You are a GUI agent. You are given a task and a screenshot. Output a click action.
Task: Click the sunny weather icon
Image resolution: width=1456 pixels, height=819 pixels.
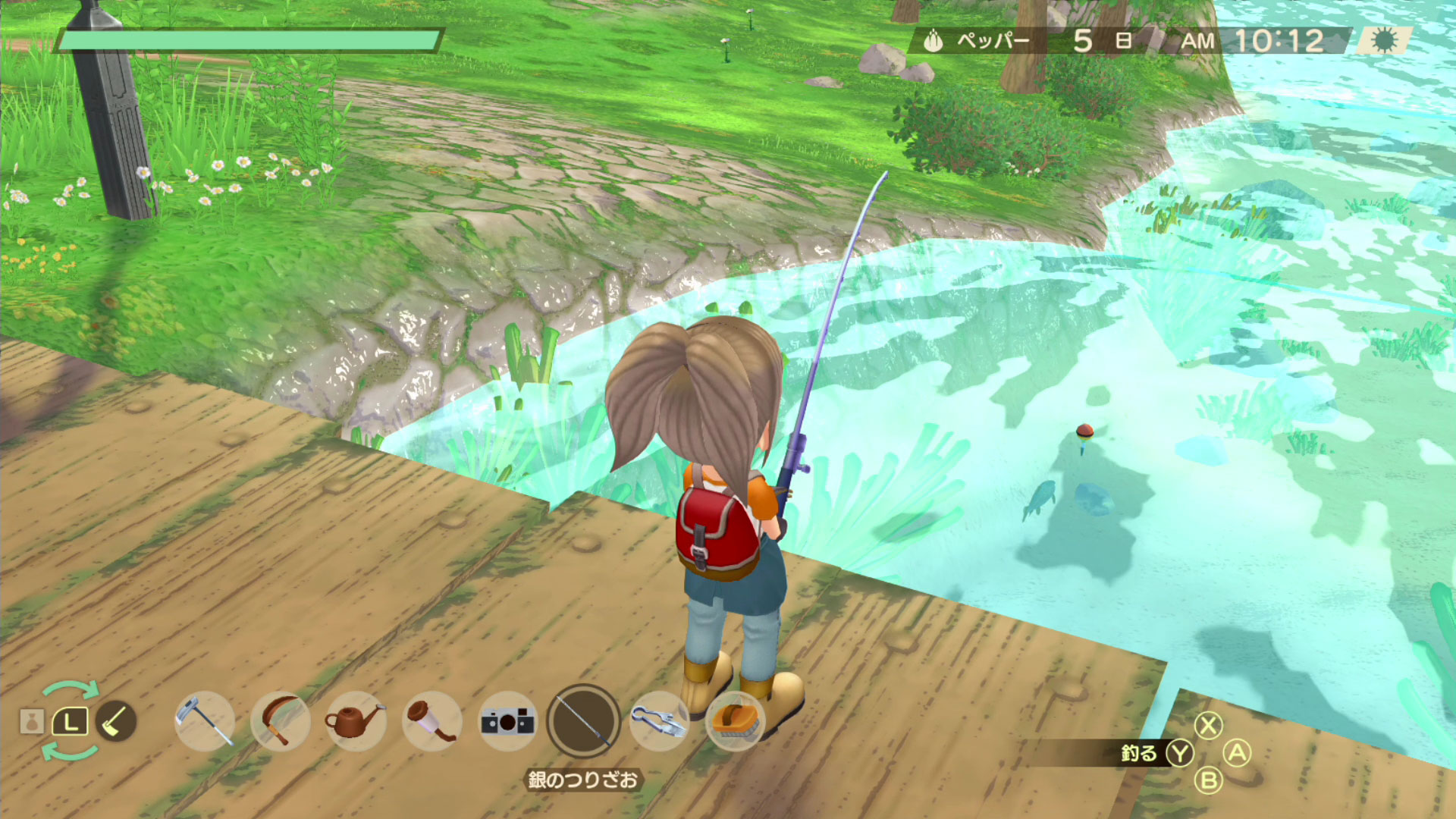coord(1384,40)
